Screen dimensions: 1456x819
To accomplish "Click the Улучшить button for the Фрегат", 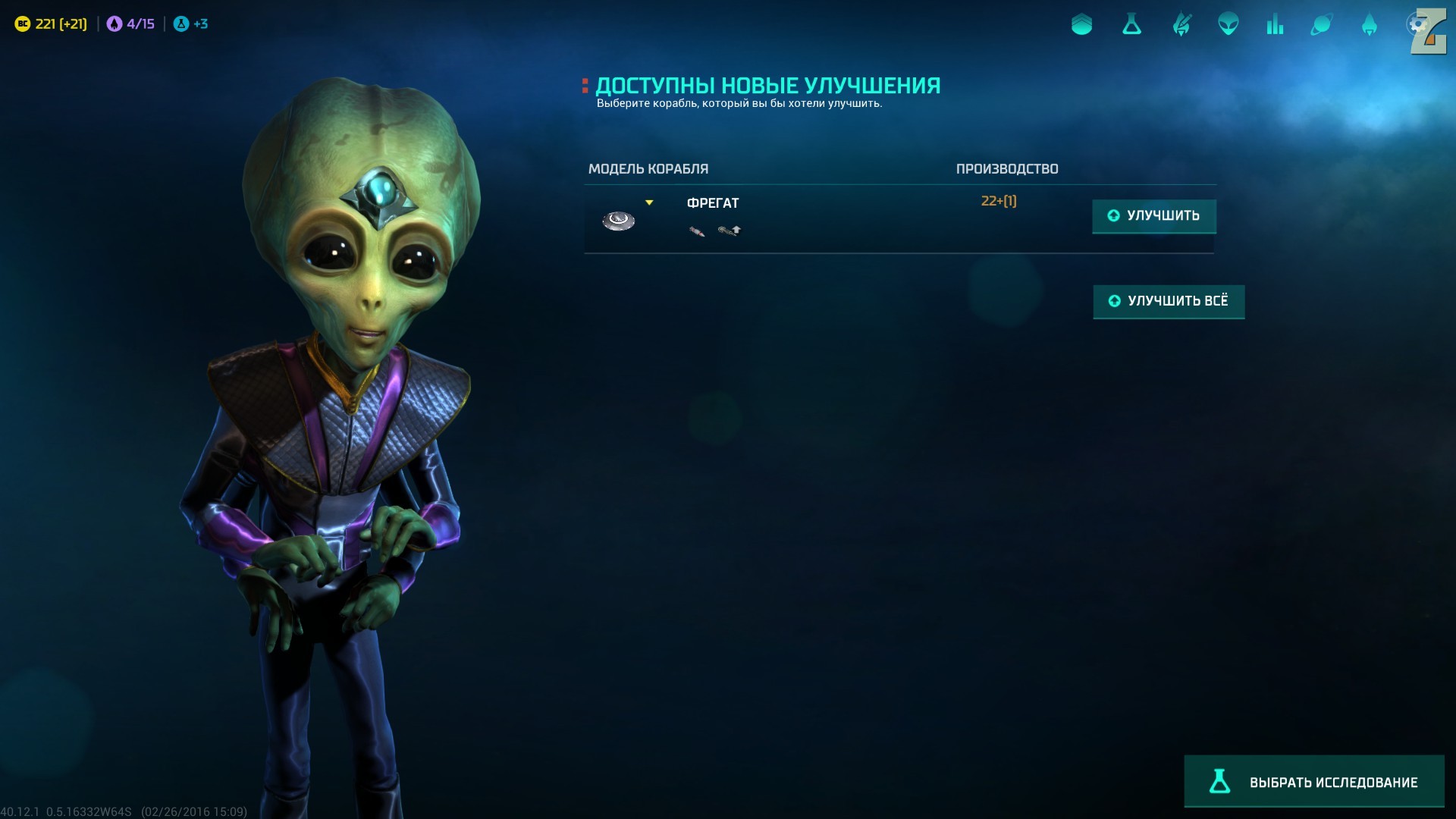I will [1153, 216].
